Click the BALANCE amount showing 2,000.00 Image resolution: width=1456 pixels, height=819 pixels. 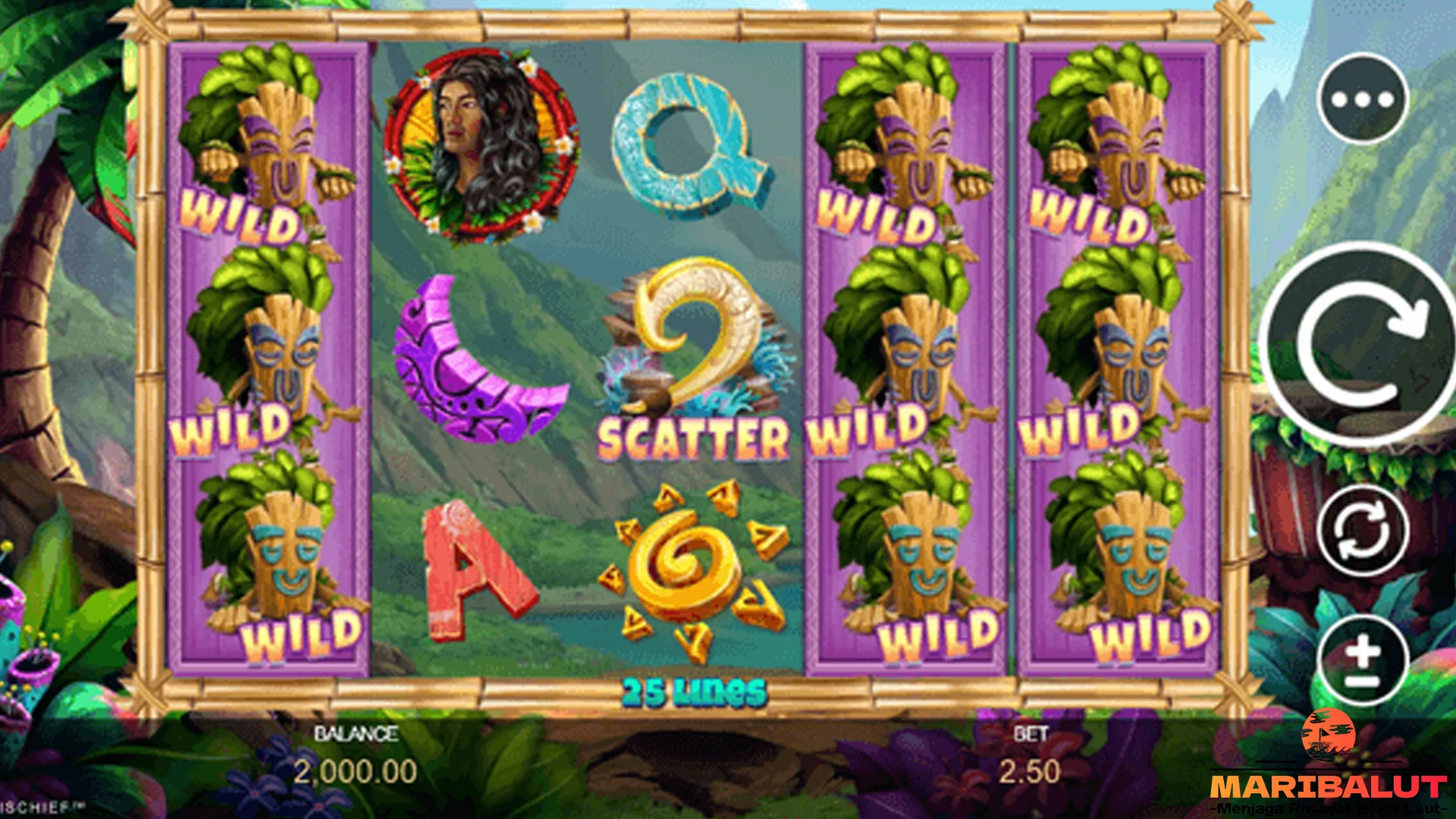(x=356, y=770)
